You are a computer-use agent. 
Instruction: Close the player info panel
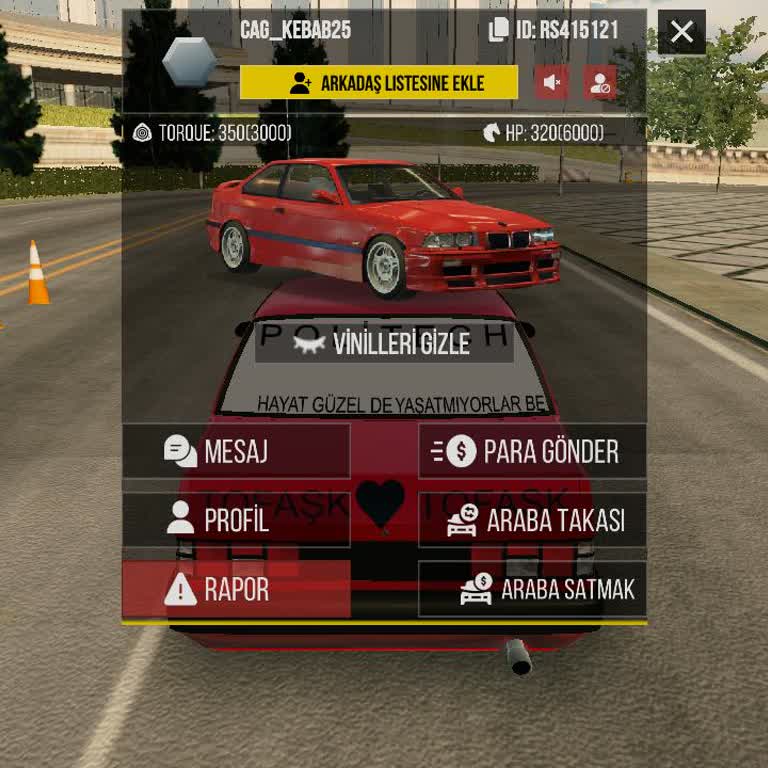pyautogui.click(x=682, y=32)
